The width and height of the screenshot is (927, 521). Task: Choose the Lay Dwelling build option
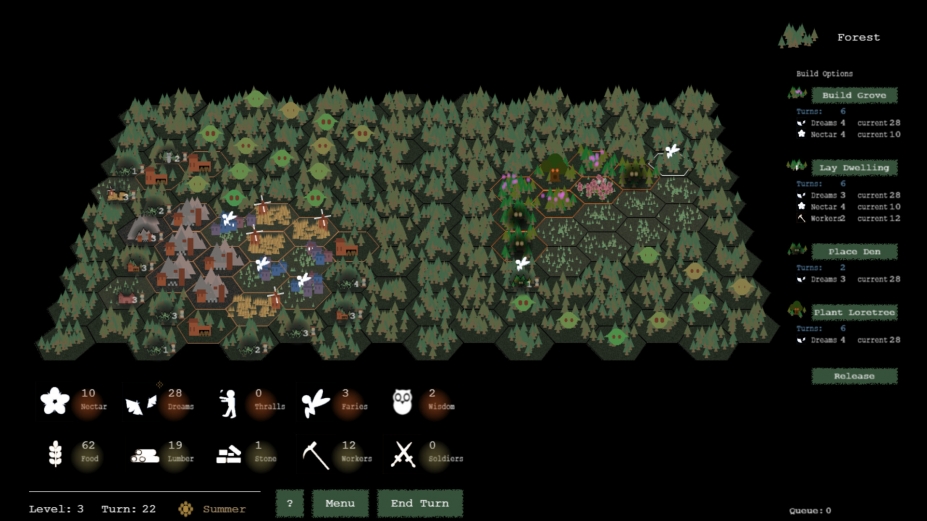tap(853, 168)
